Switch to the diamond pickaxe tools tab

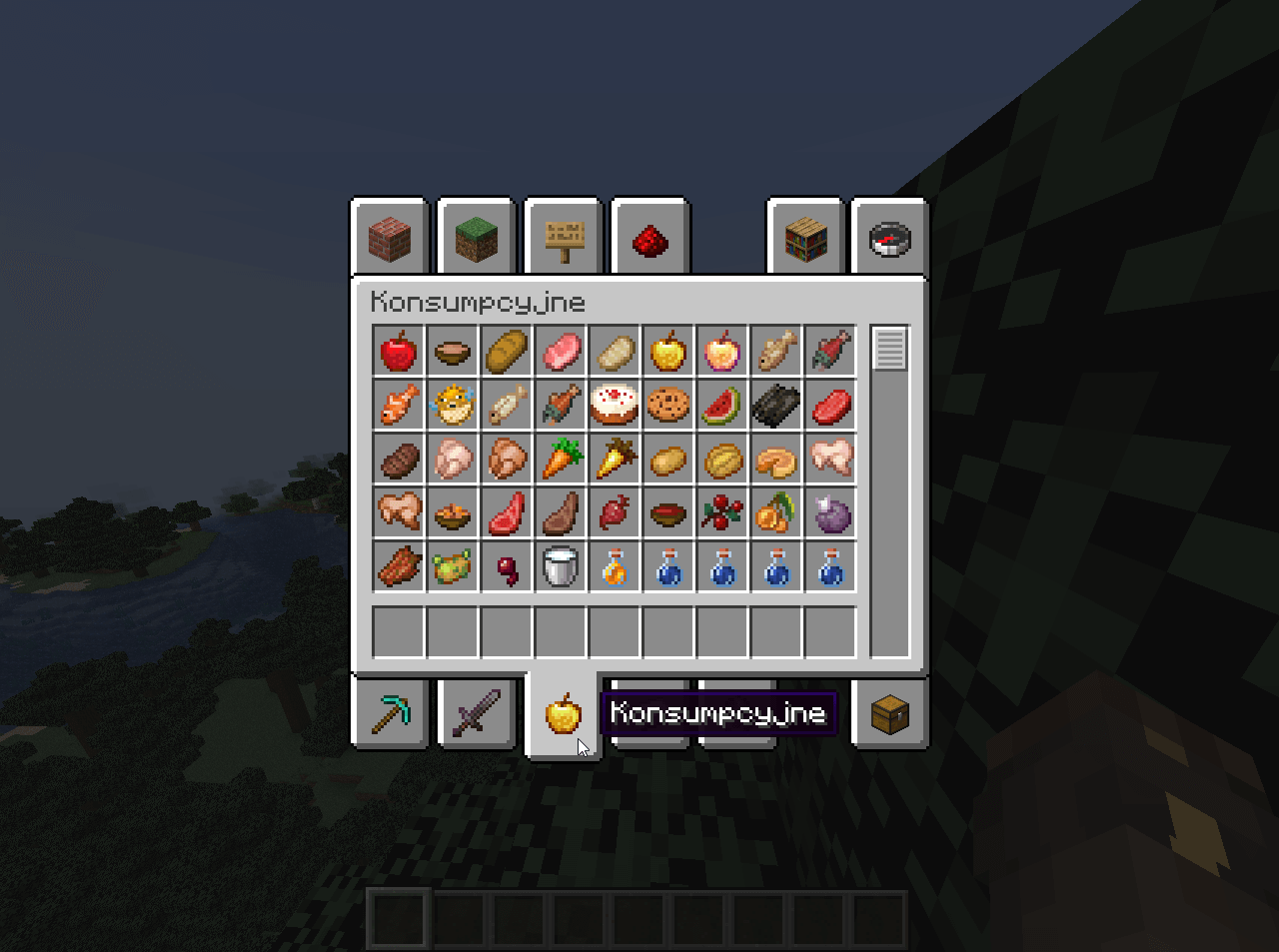(x=390, y=713)
